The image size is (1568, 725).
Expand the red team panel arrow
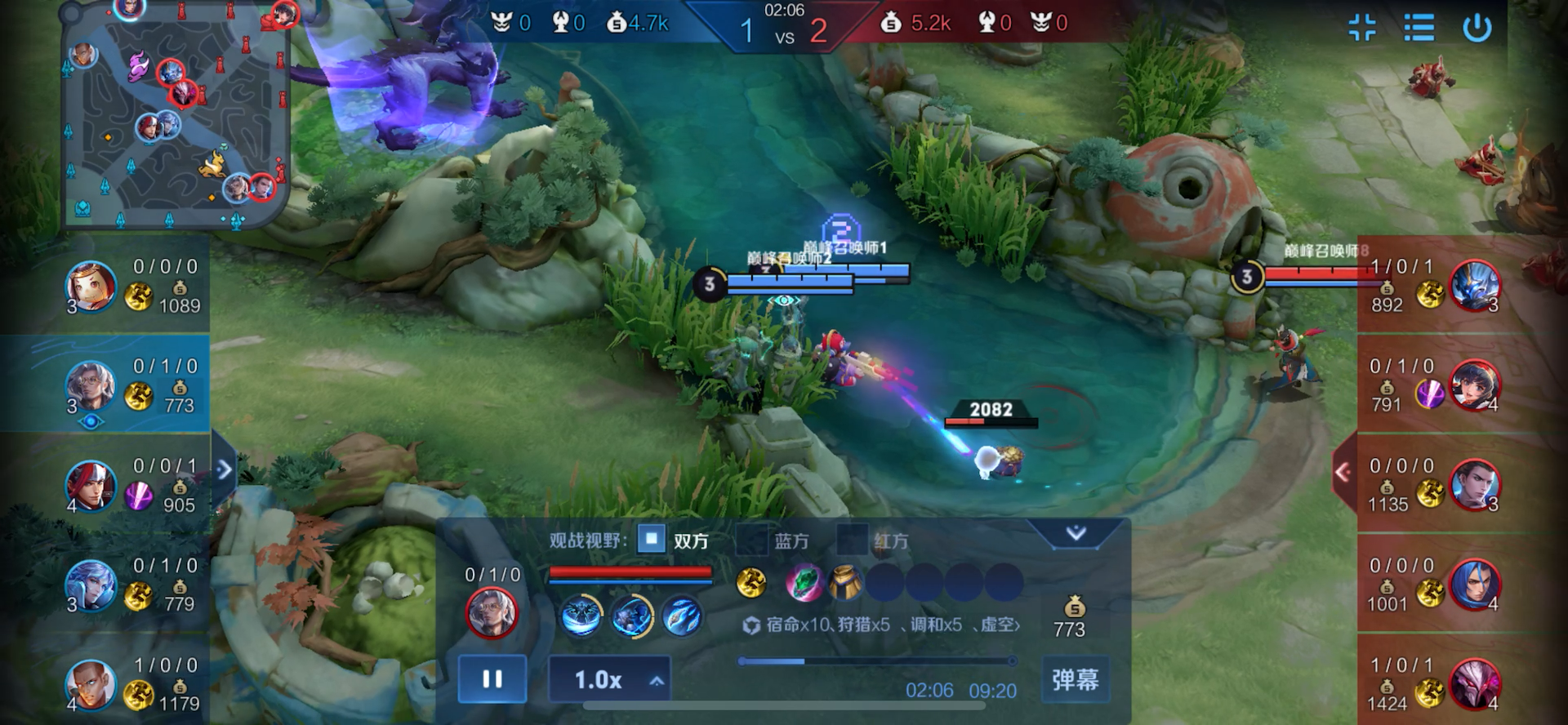(x=1343, y=471)
